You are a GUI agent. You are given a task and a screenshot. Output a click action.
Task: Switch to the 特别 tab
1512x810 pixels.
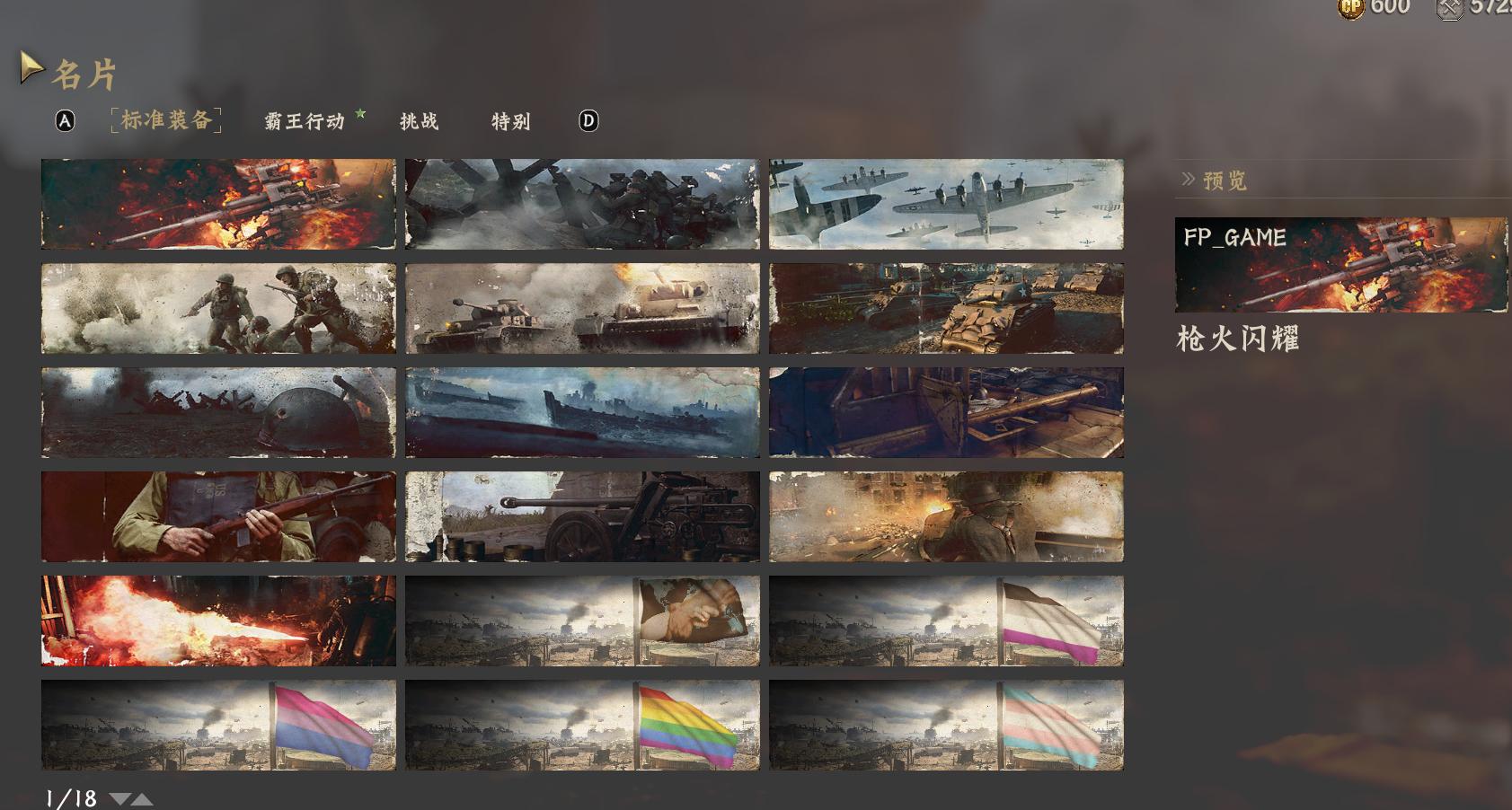510,121
